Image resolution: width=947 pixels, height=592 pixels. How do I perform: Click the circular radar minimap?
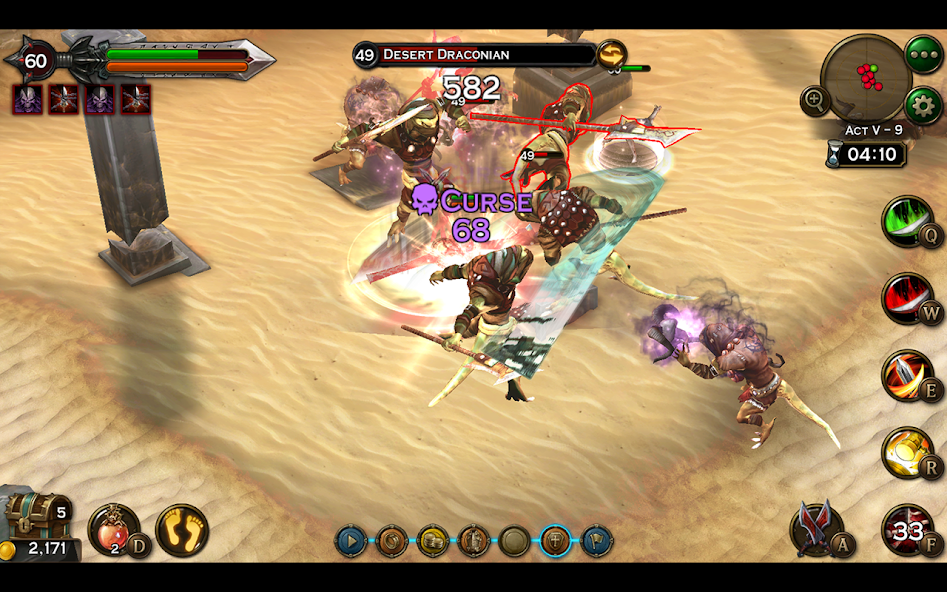(x=865, y=78)
